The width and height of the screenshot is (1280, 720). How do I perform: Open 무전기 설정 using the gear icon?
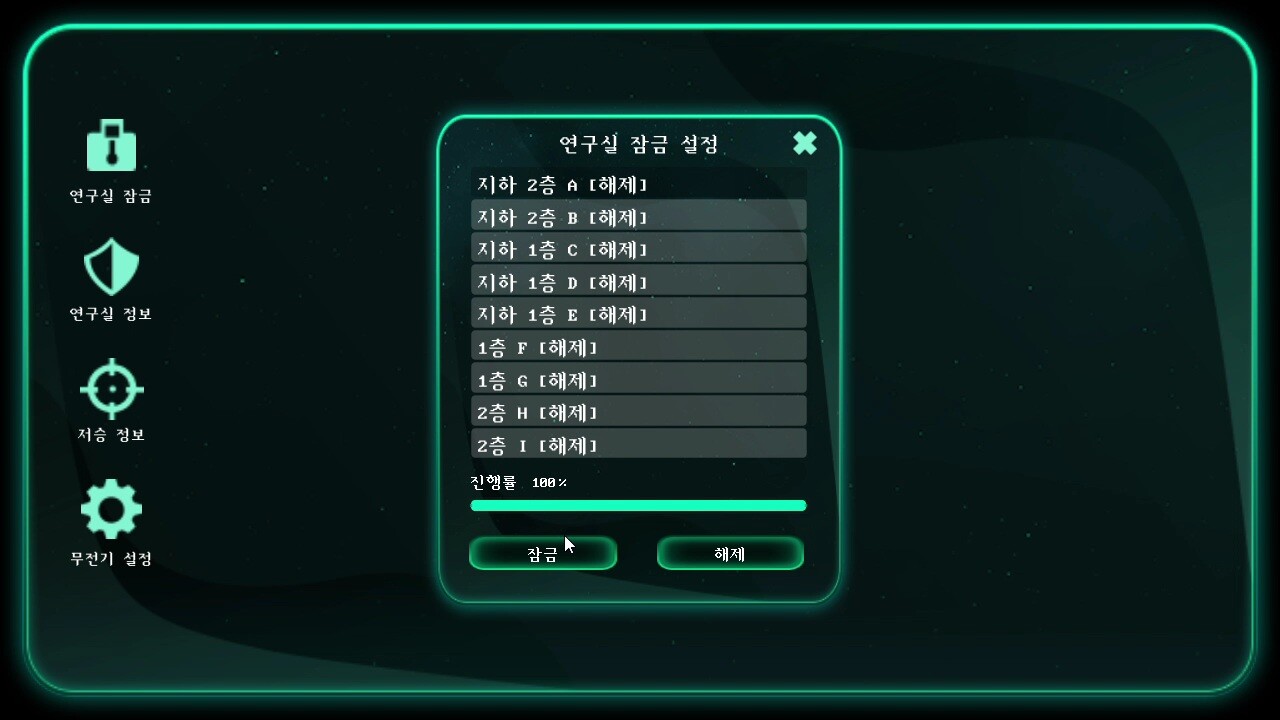(x=111, y=508)
